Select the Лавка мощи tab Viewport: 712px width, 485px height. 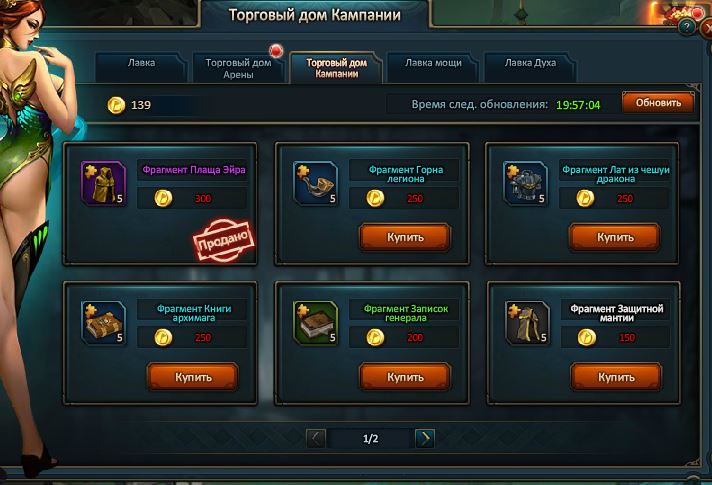[x=432, y=67]
